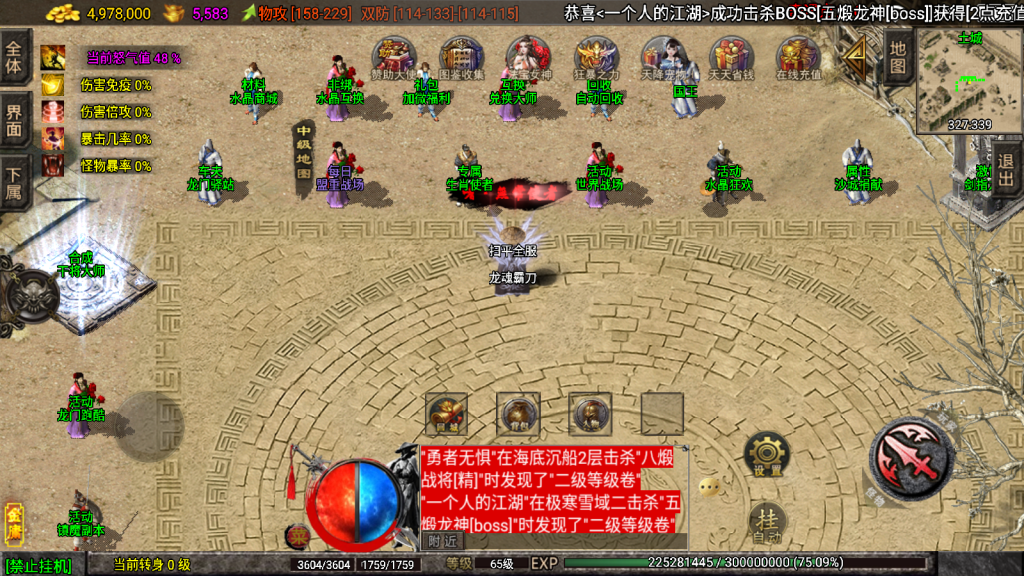Toggle the 挂 自动 auto-battle button
The width and height of the screenshot is (1024, 576).
point(767,523)
